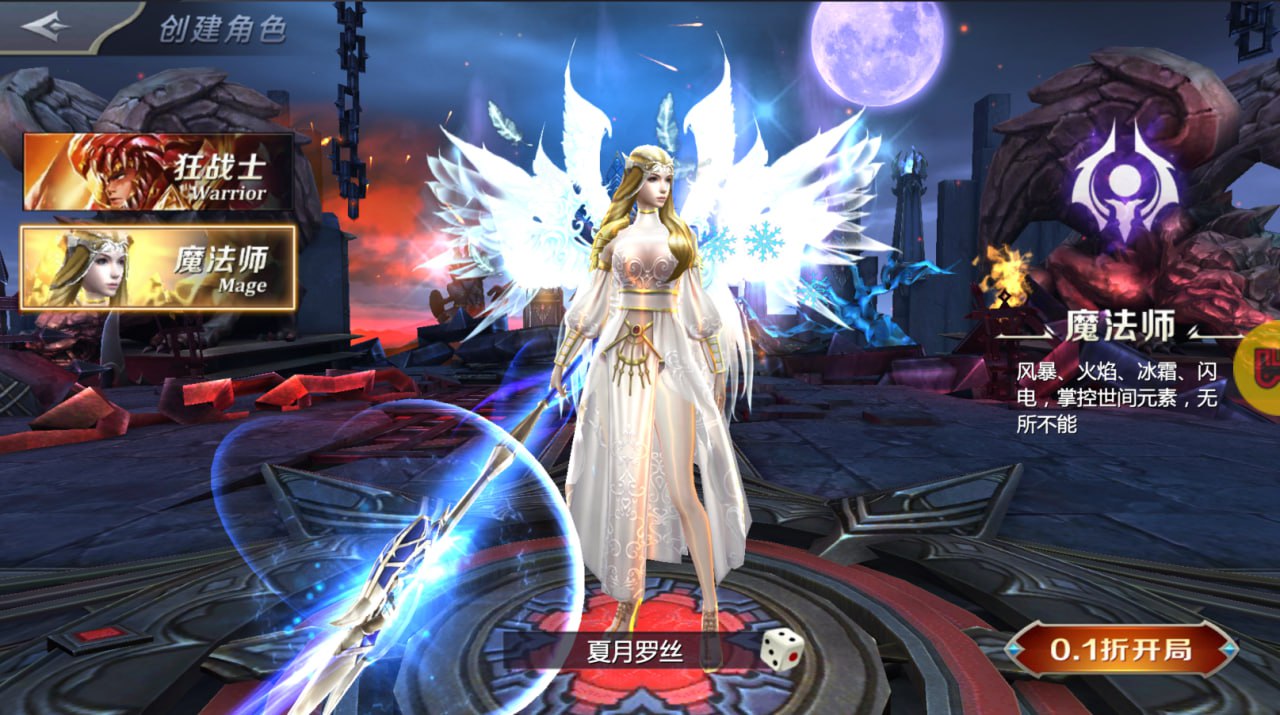This screenshot has width=1280, height=715.
Task: Go back using the arrow button
Action: pos(46,26)
